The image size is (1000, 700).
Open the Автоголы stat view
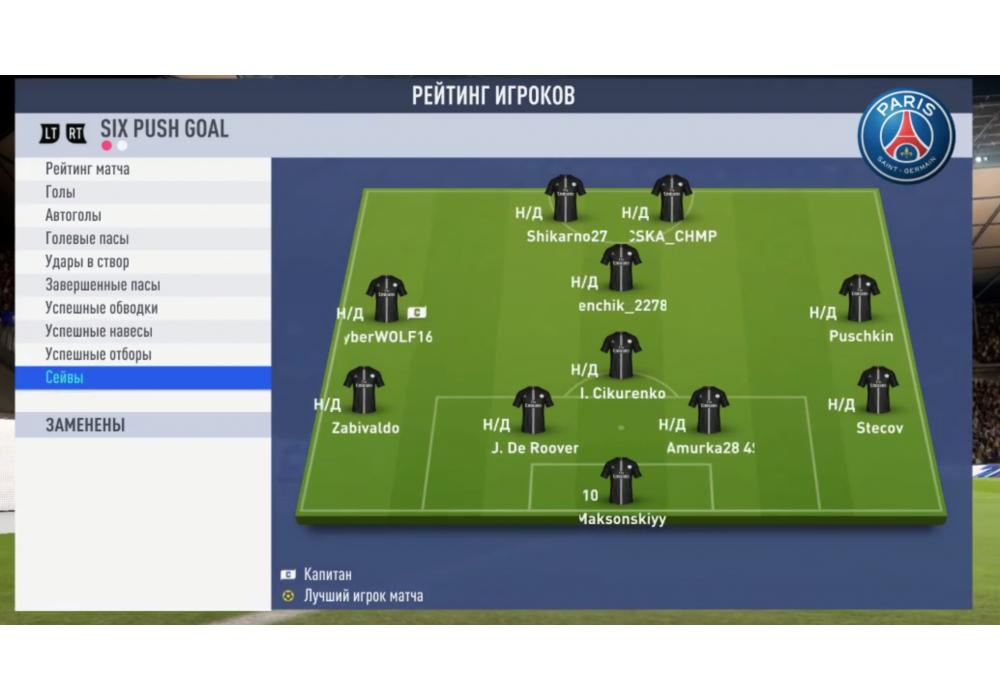pyautogui.click(x=142, y=215)
